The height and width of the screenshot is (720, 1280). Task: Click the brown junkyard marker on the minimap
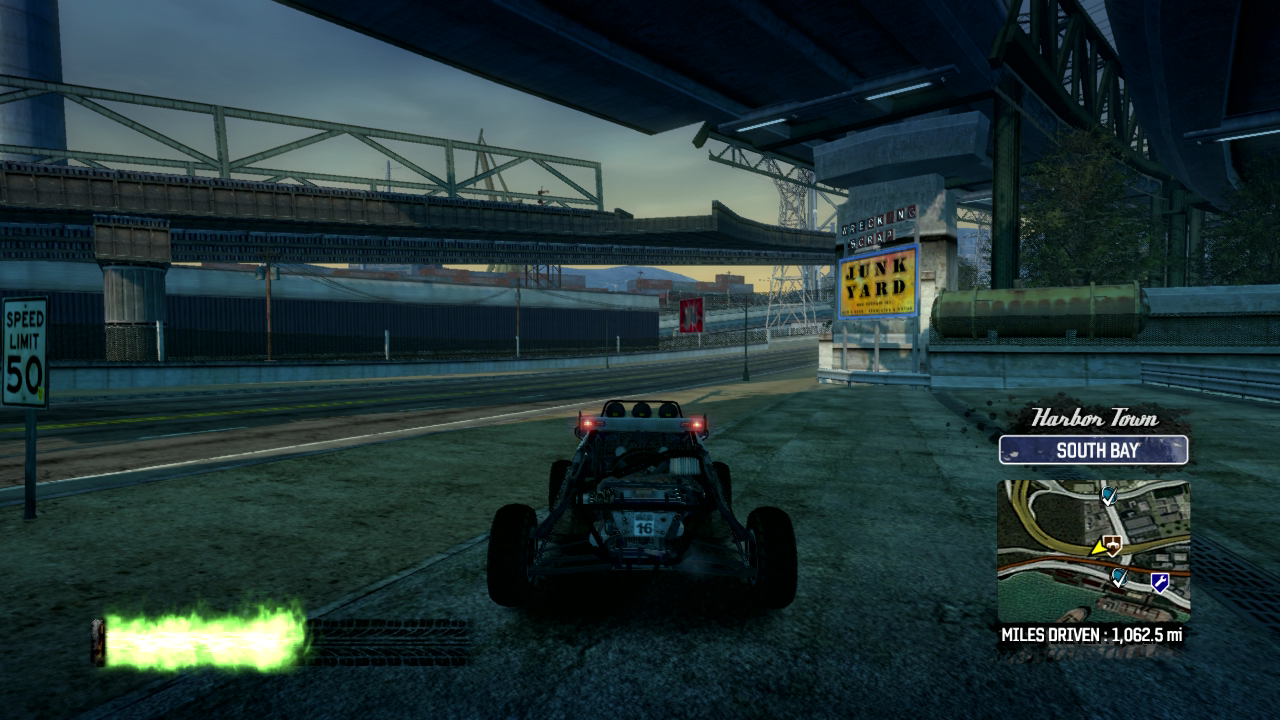click(x=1113, y=544)
